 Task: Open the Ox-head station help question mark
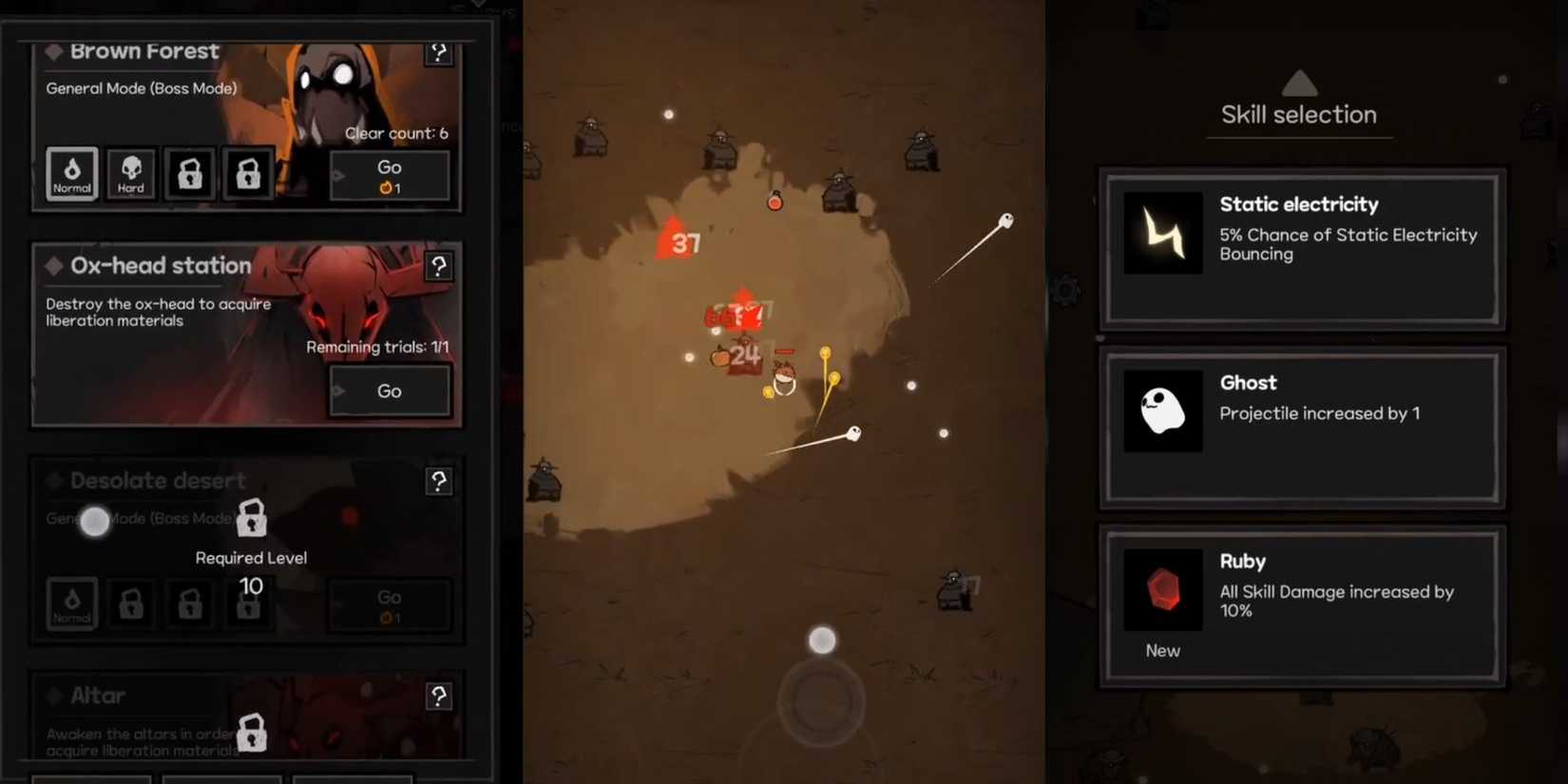pyautogui.click(x=439, y=267)
